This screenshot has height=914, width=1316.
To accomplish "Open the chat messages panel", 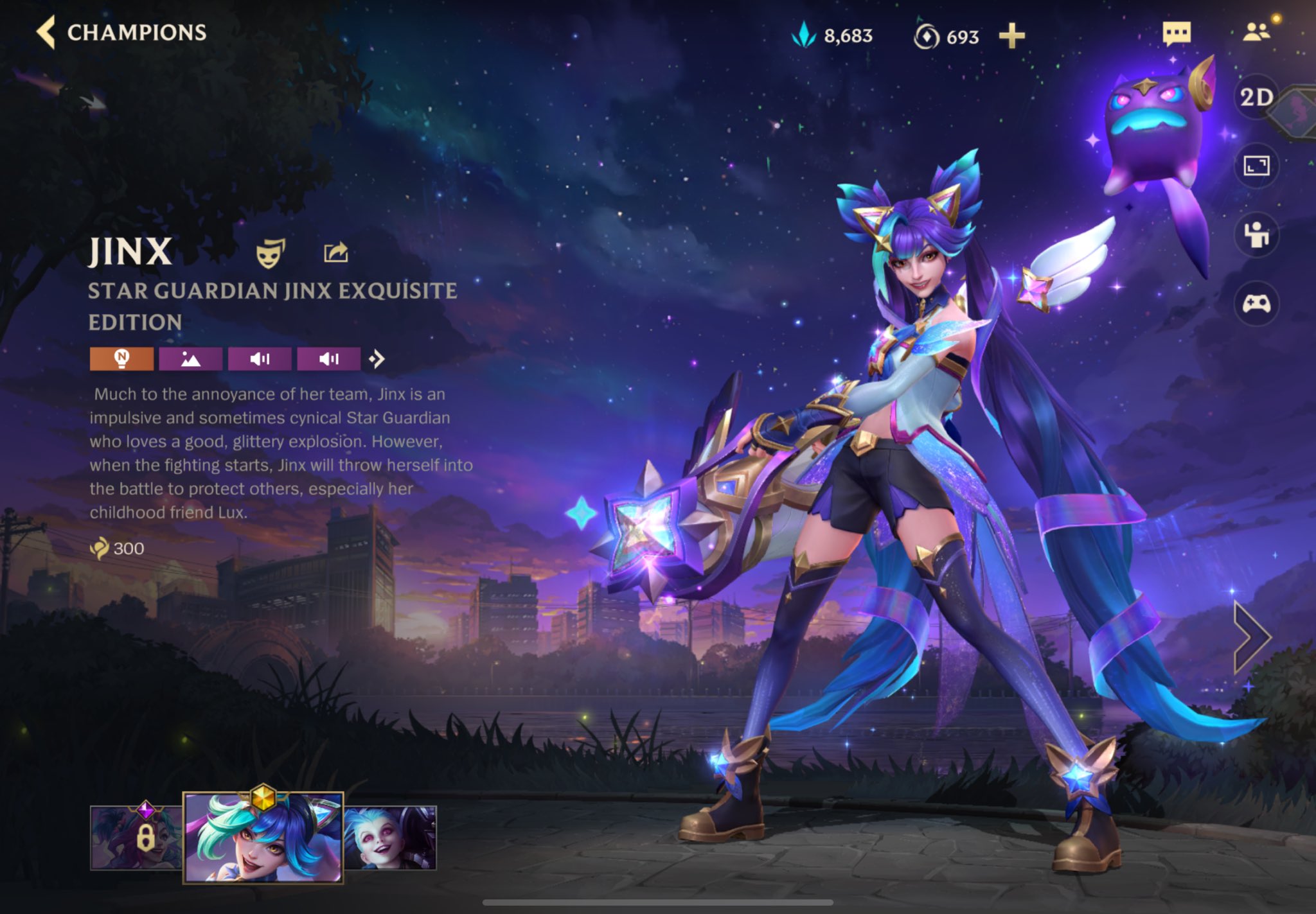I will tap(1177, 33).
